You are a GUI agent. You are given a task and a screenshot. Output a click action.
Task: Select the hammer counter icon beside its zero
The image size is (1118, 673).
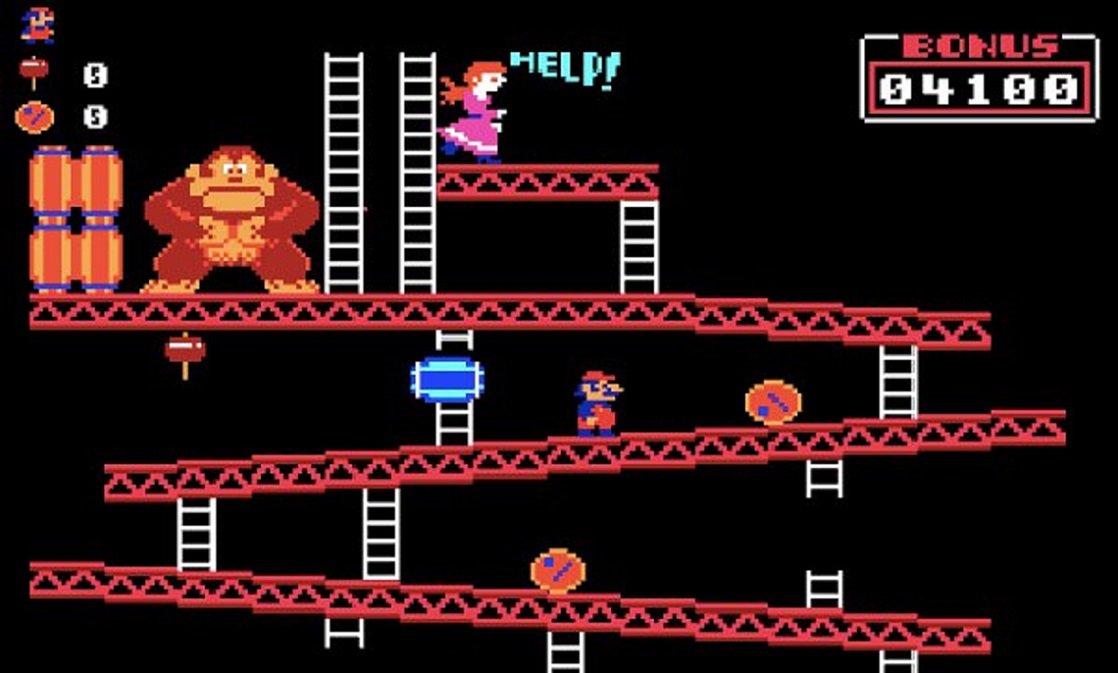[33, 72]
